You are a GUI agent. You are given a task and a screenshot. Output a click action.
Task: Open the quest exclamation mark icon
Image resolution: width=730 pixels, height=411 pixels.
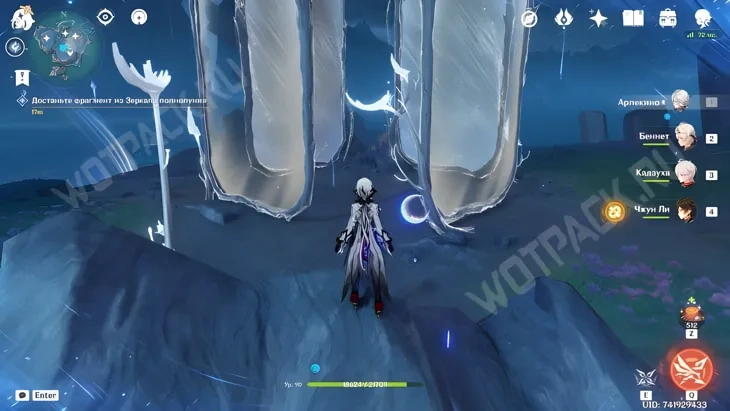(22, 77)
